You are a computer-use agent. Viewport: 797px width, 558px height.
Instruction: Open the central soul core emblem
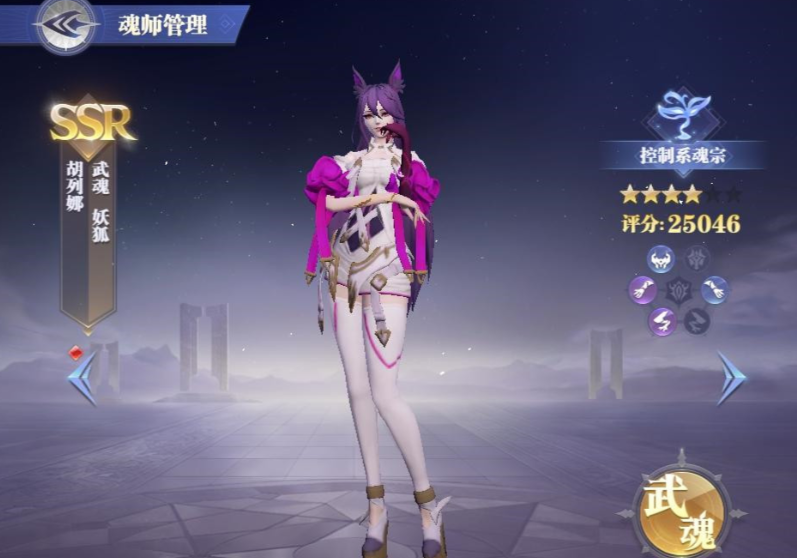[x=679, y=291]
